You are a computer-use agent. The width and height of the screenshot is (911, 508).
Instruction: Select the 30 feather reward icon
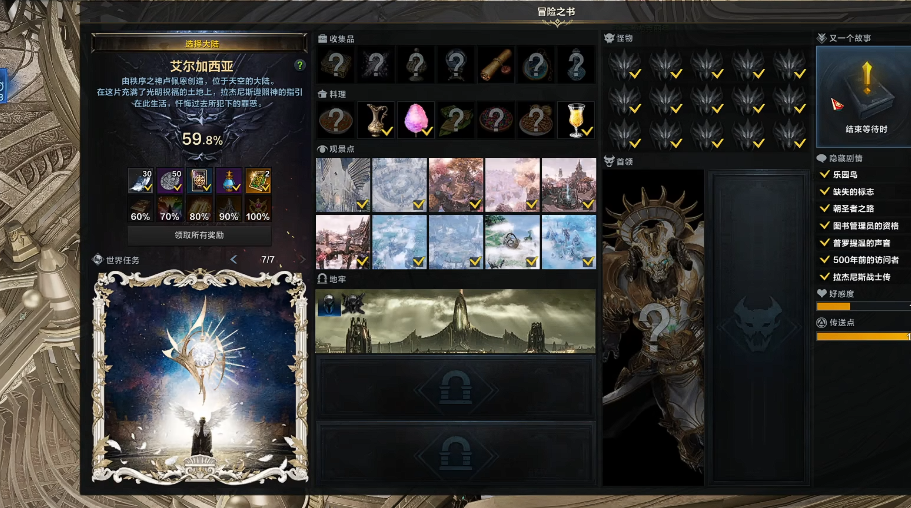(x=140, y=181)
